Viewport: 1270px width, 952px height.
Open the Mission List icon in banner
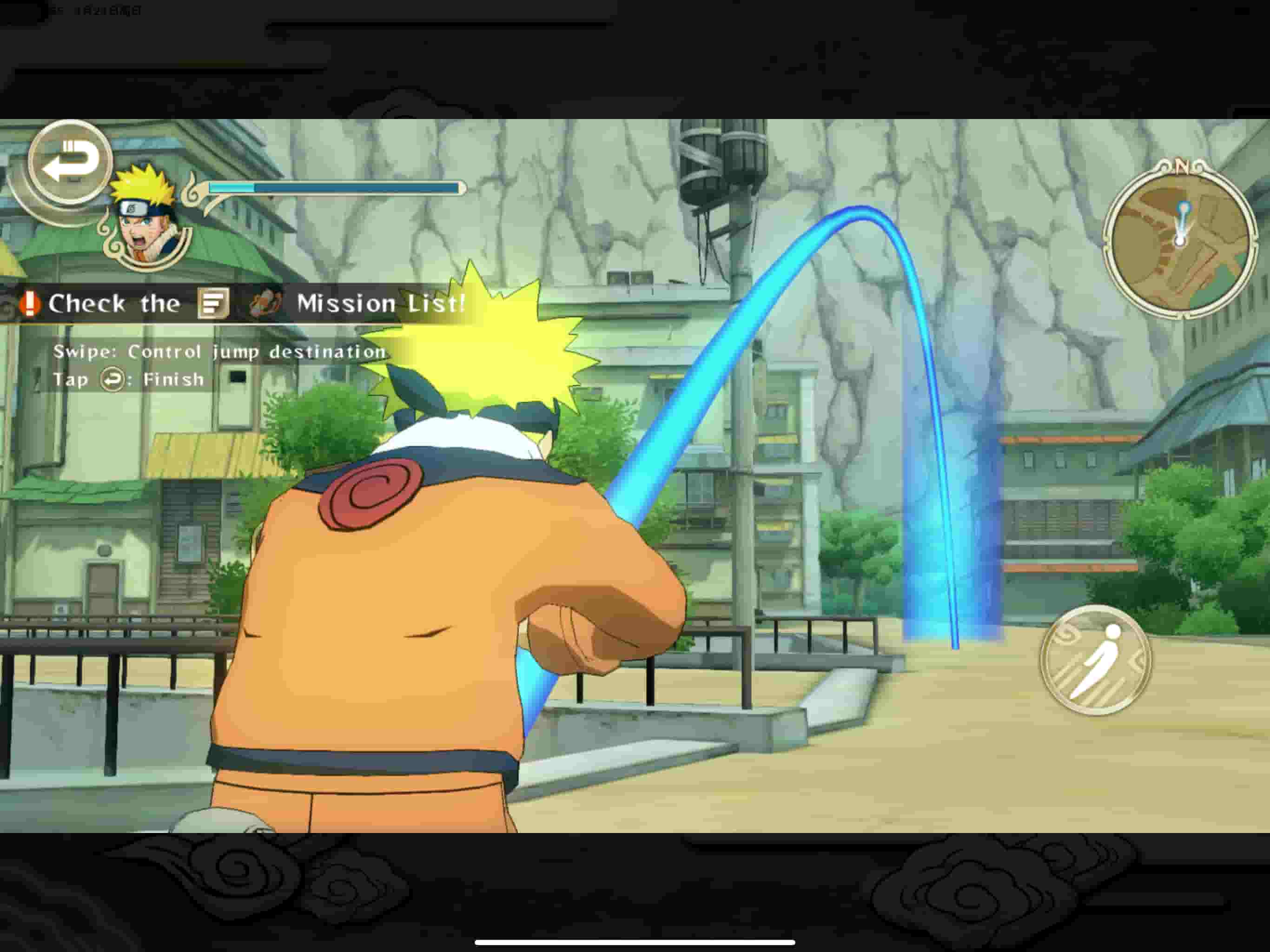(213, 303)
